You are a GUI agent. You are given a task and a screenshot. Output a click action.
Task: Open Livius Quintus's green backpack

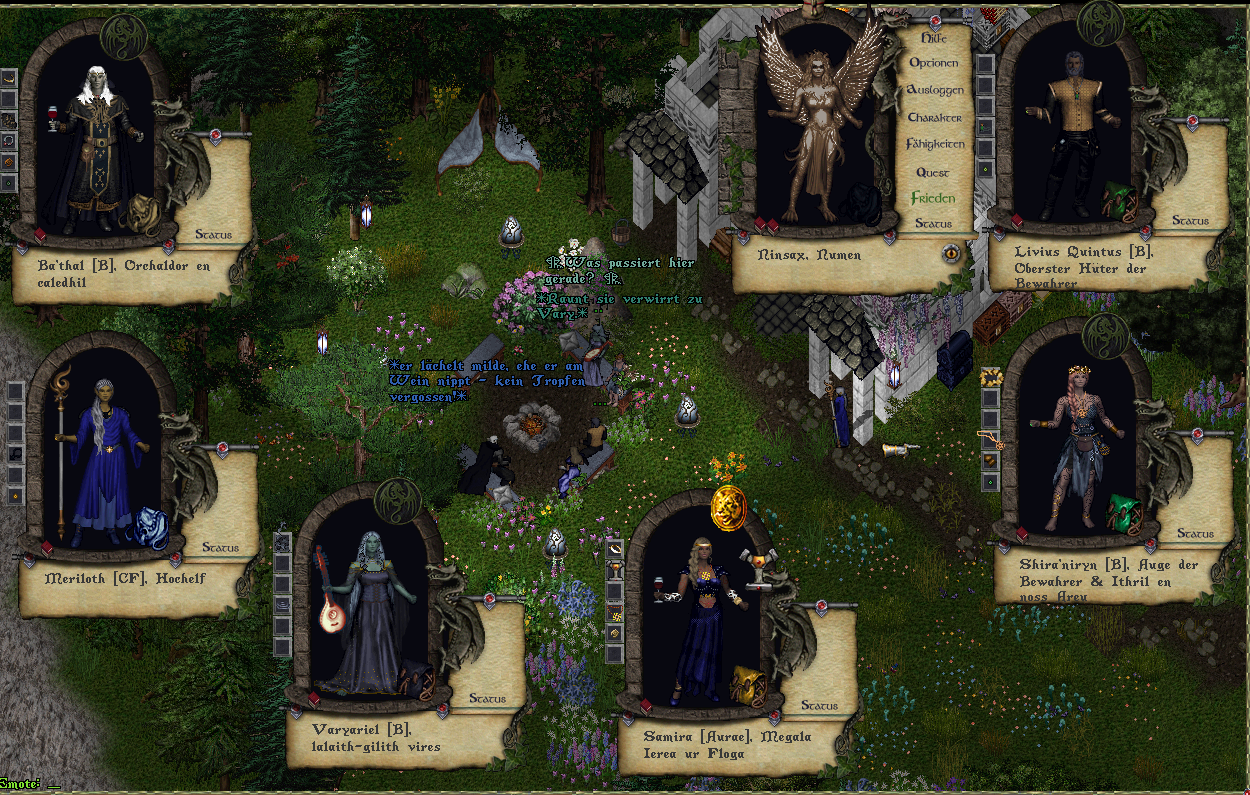point(1119,202)
